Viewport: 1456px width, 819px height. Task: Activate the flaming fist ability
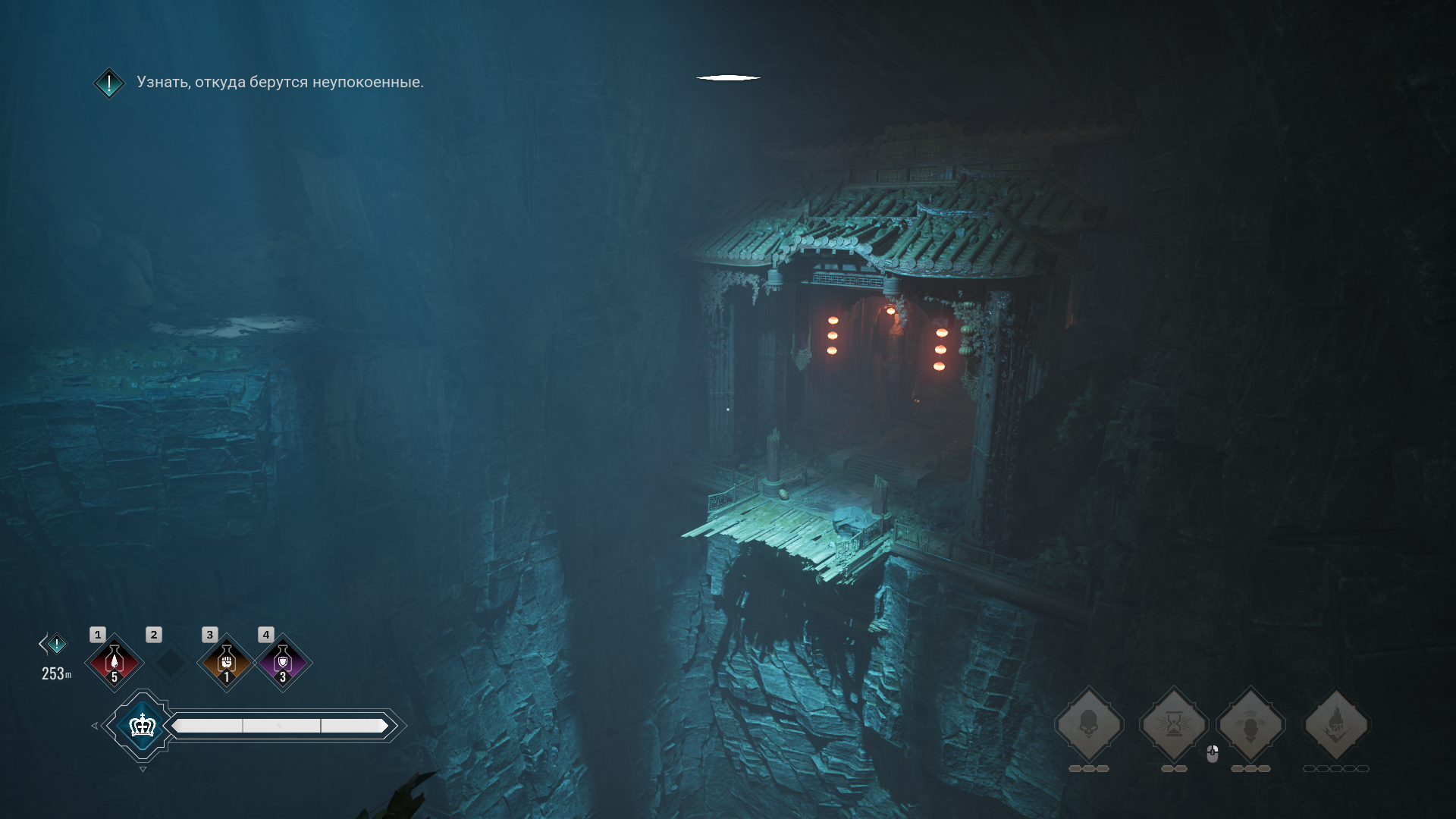click(1335, 725)
